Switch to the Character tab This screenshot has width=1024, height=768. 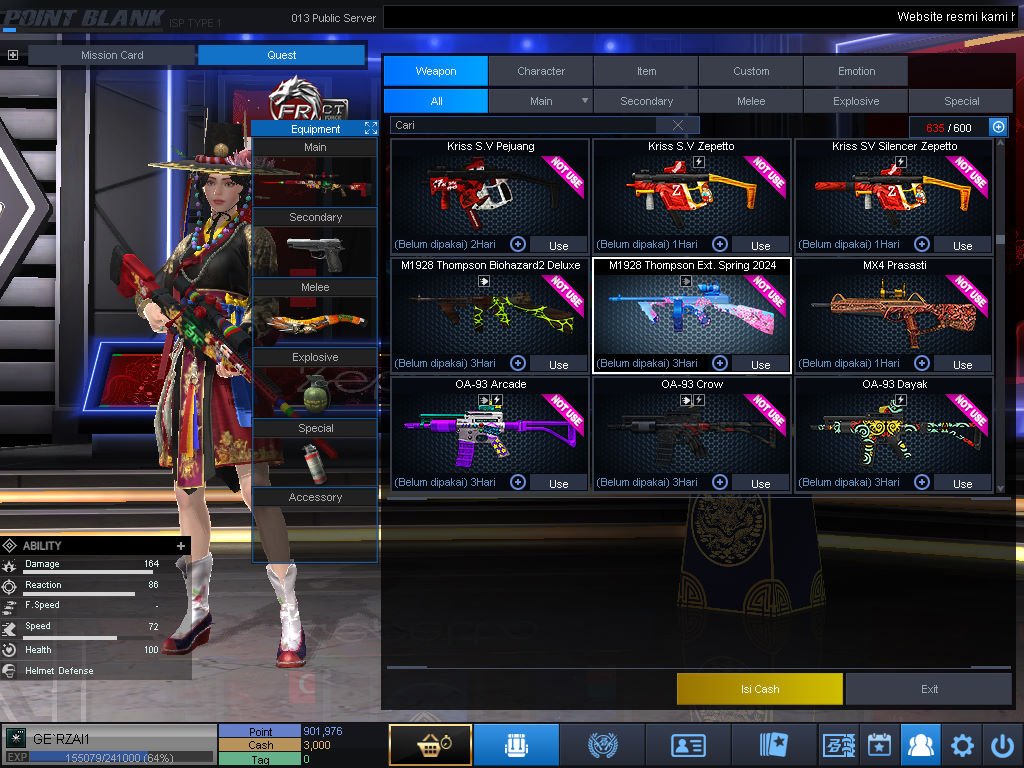click(x=541, y=71)
